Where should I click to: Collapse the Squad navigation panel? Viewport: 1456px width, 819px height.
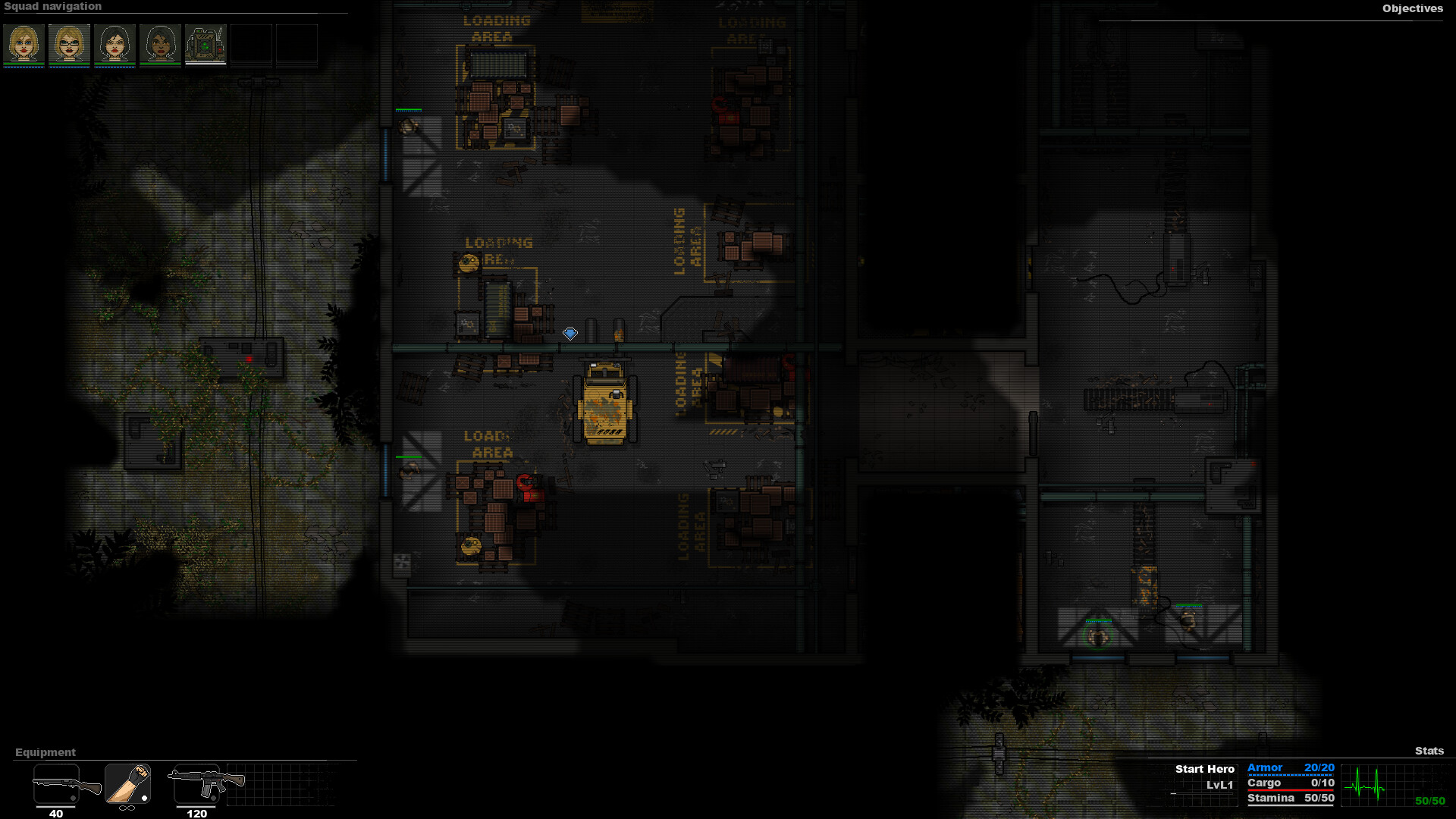[55, 6]
